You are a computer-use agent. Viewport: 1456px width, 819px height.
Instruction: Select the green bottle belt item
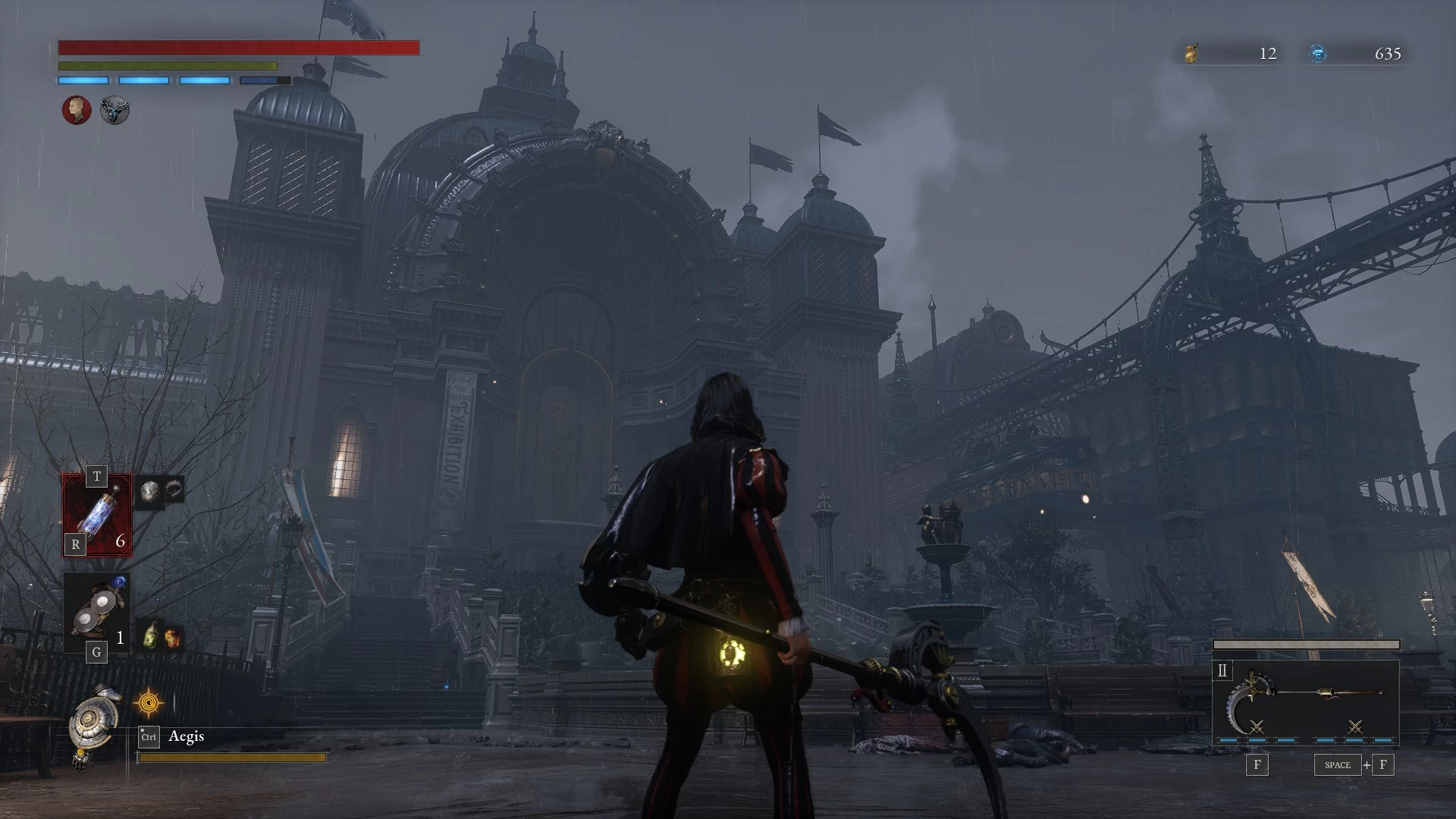152,635
